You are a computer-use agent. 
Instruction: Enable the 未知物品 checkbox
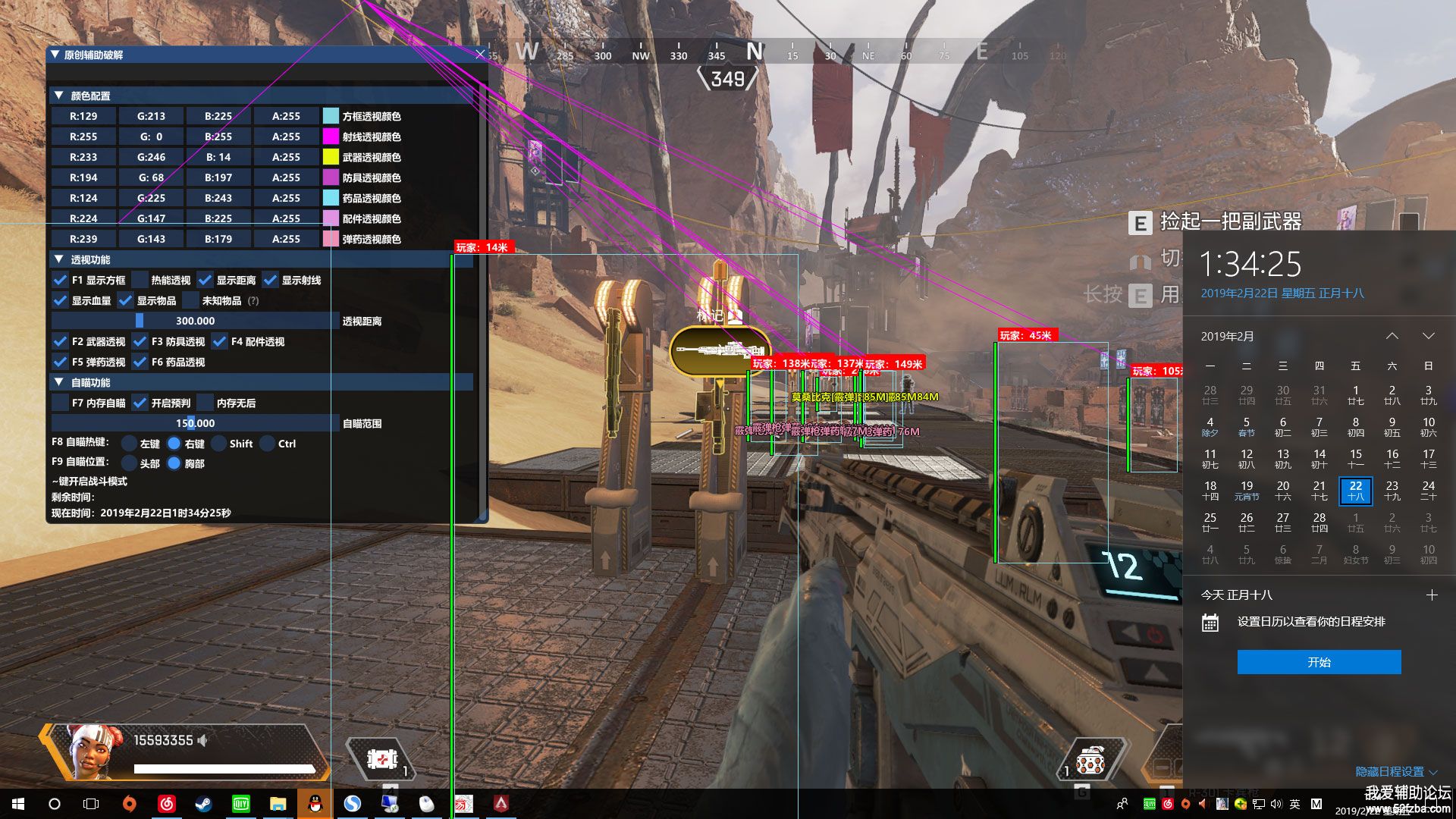191,300
